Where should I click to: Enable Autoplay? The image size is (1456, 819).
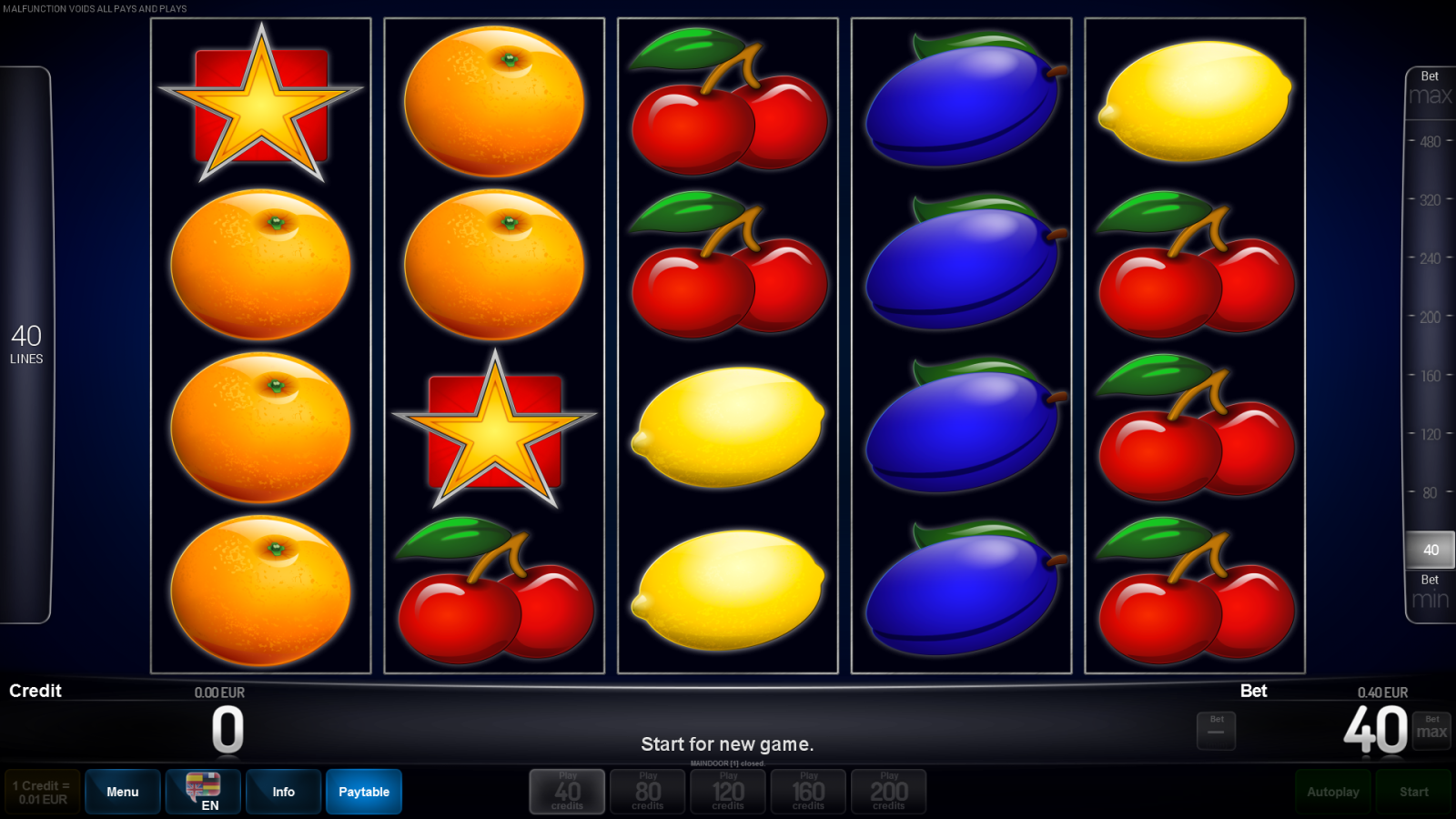coord(1333,791)
